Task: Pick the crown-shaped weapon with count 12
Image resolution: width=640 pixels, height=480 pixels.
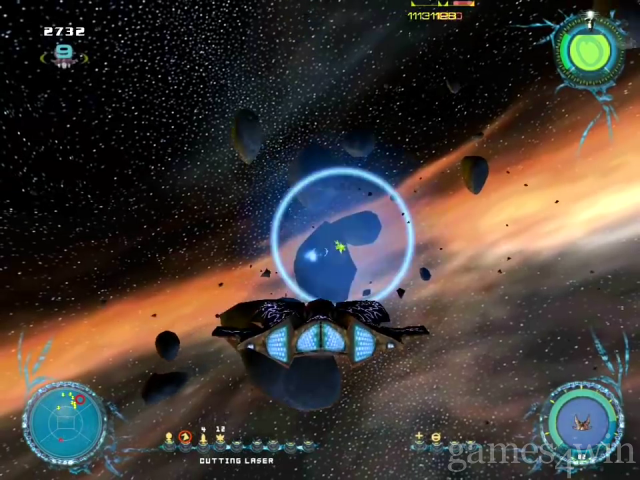Action: [x=219, y=438]
